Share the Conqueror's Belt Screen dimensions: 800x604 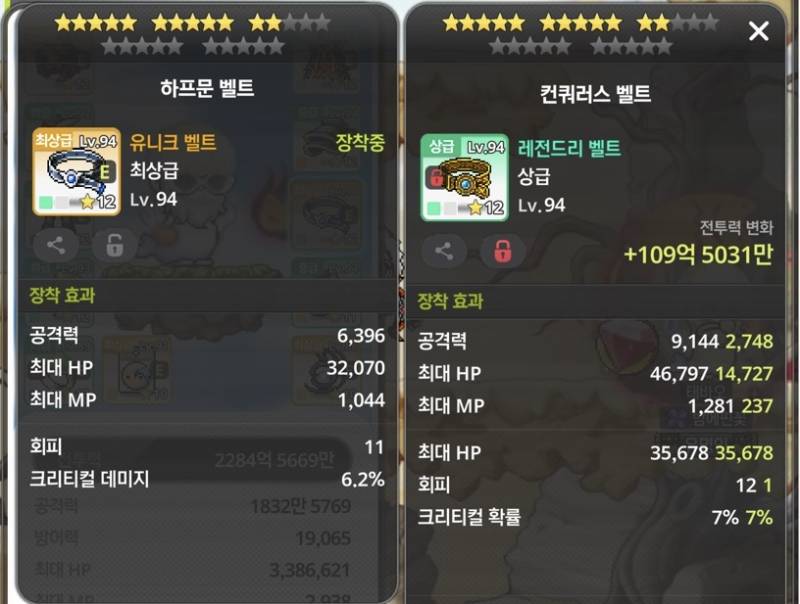[444, 251]
